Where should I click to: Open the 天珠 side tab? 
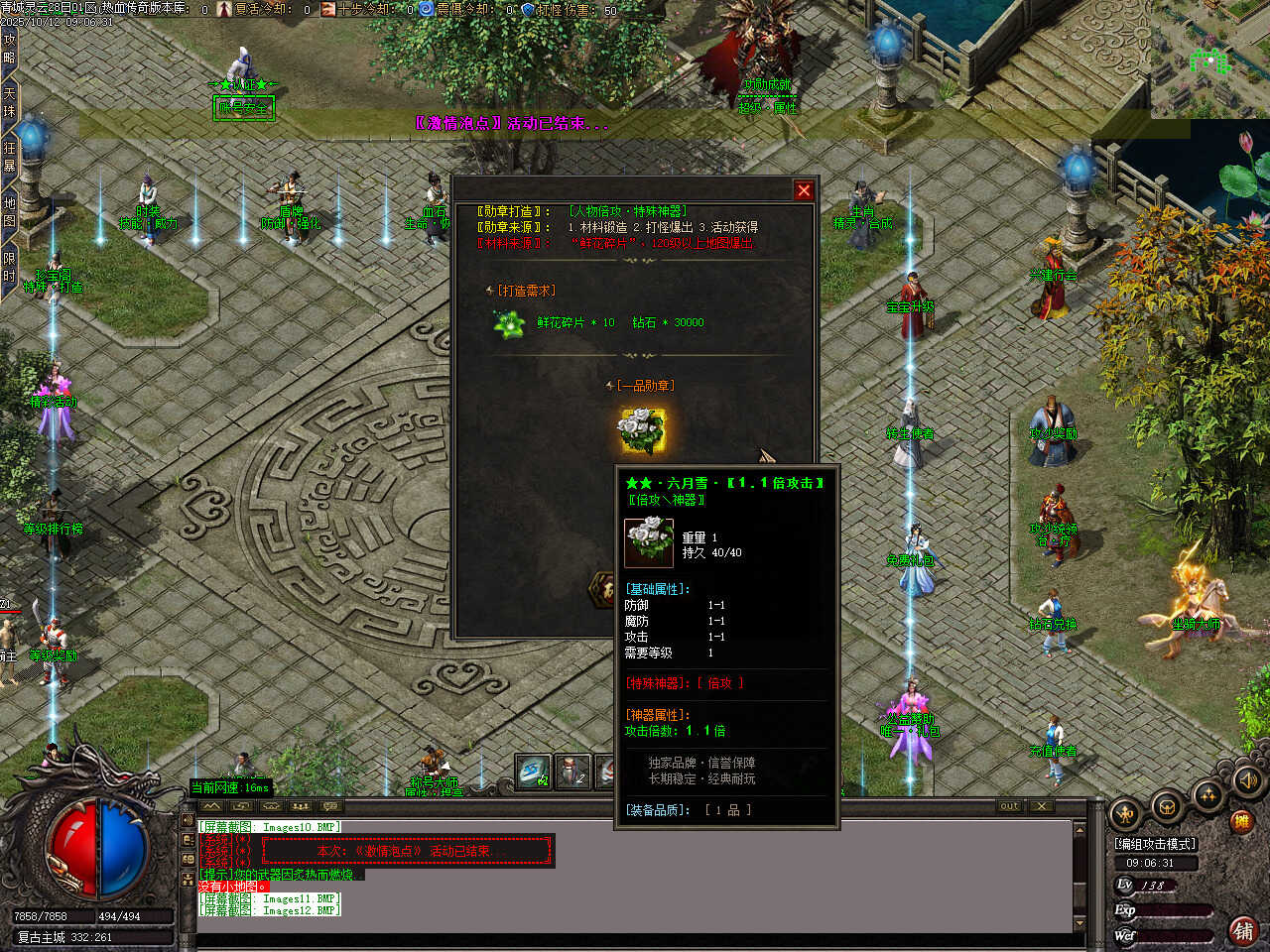coord(9,102)
